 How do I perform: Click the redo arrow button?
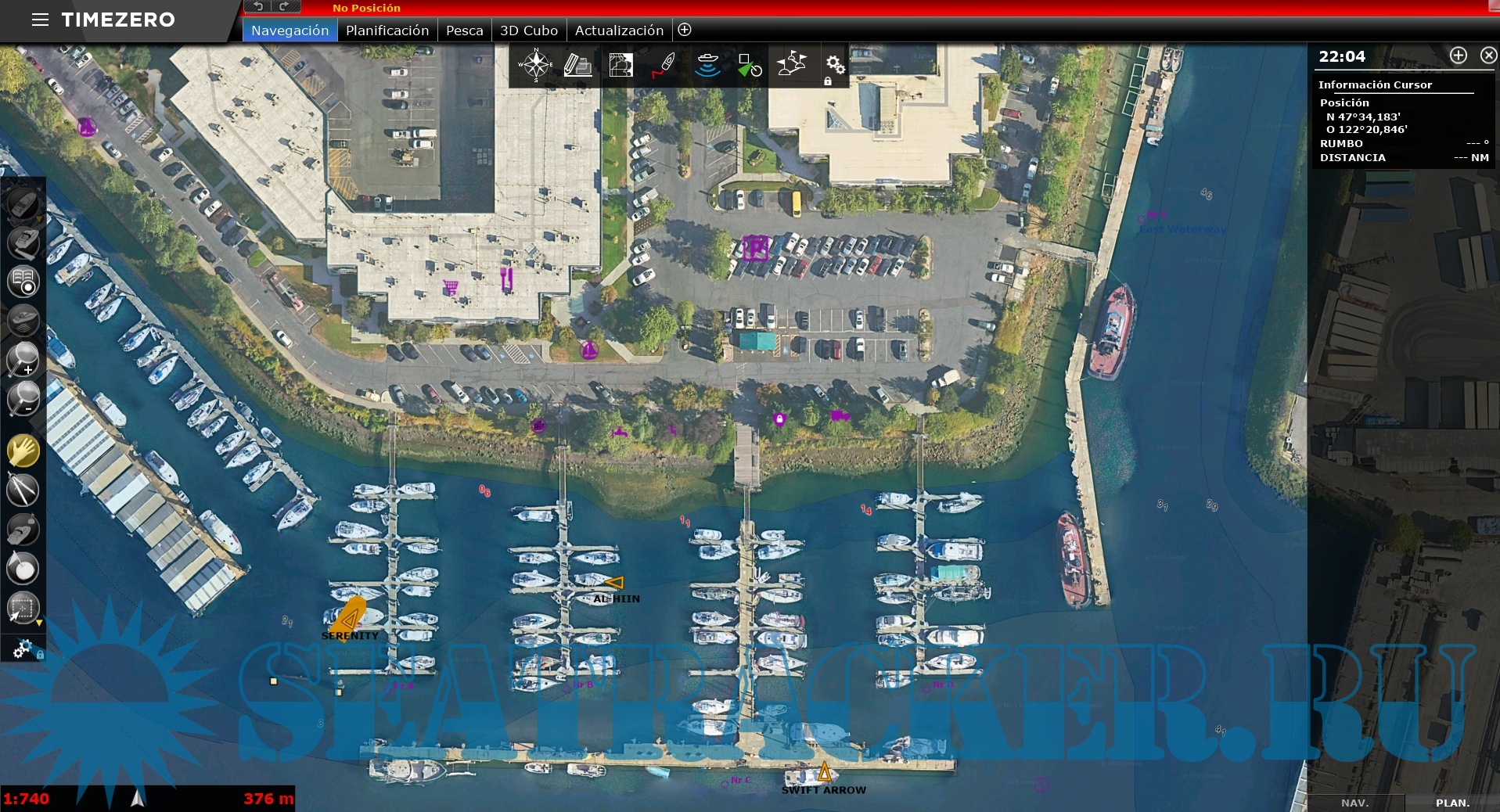pyautogui.click(x=283, y=6)
